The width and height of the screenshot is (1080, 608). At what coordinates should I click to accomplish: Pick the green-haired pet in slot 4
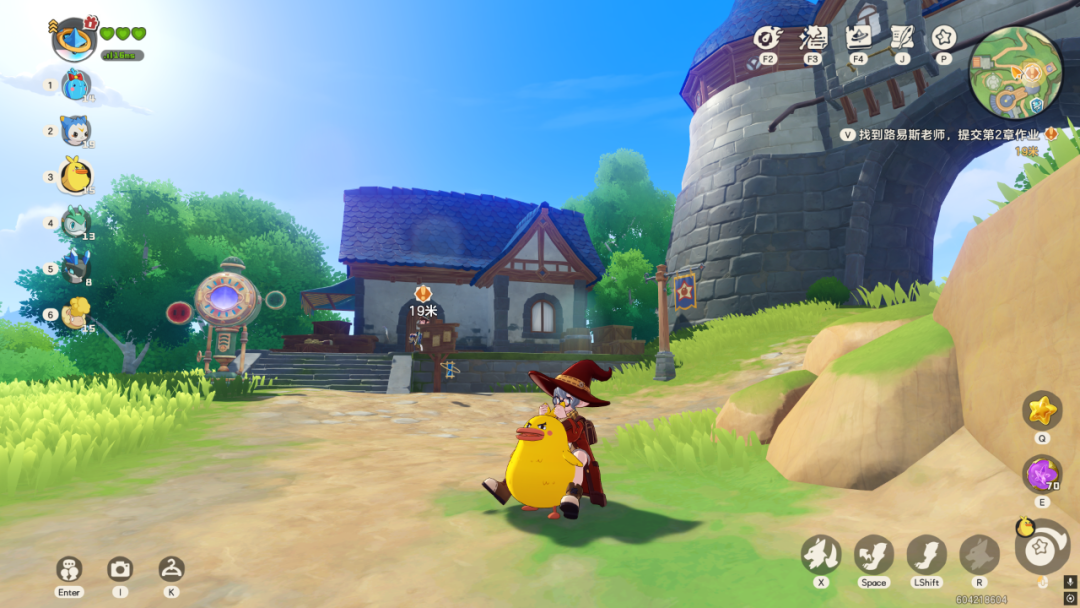[76, 223]
